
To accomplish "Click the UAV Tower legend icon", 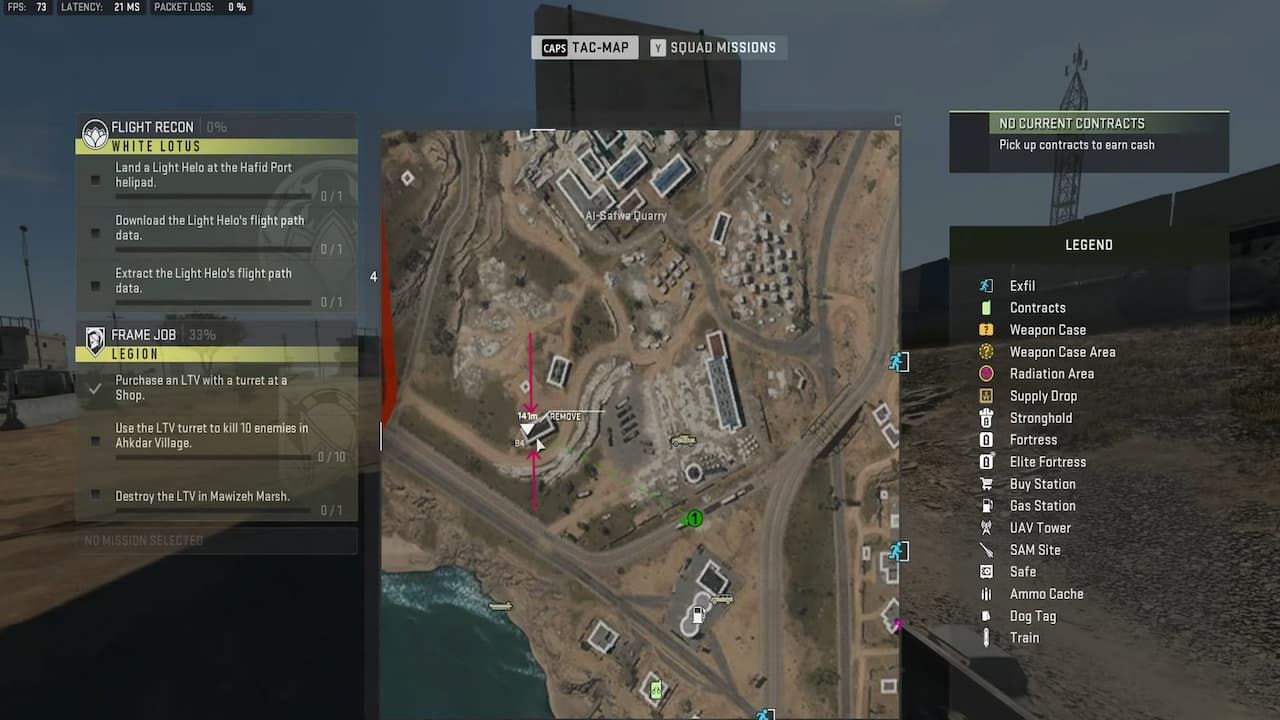I will 985,527.
